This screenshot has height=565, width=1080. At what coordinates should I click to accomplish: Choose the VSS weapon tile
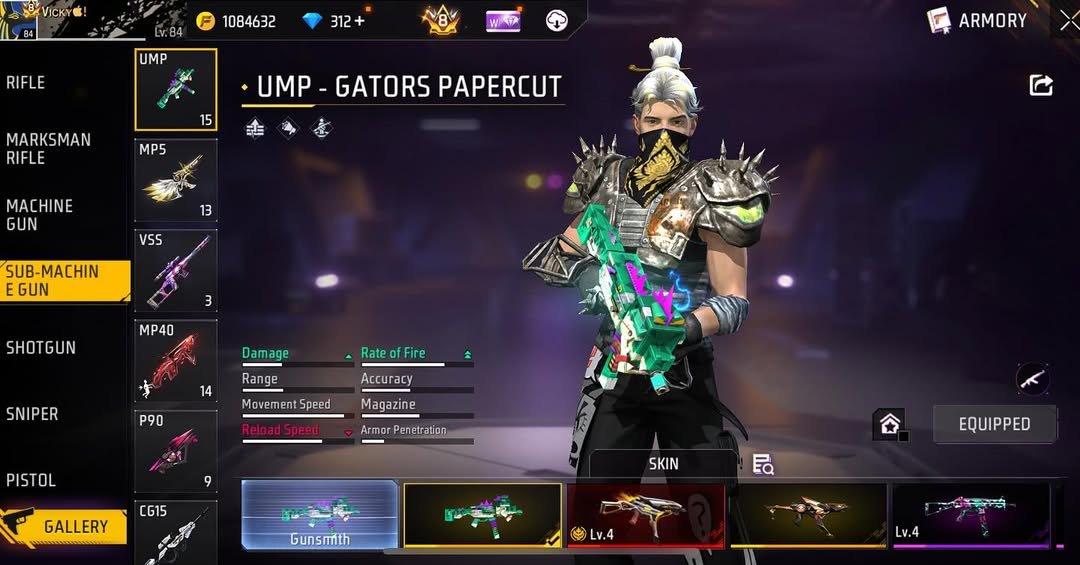coord(176,271)
